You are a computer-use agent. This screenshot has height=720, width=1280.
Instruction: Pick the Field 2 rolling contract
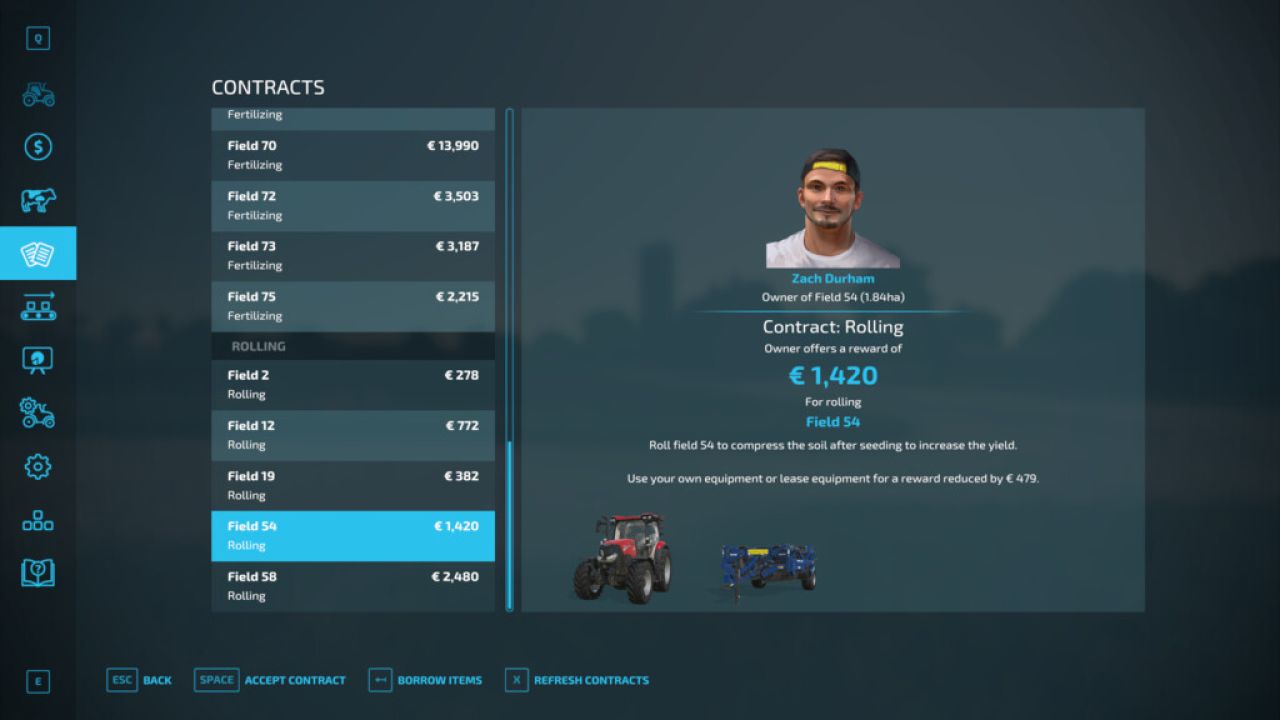[352, 384]
